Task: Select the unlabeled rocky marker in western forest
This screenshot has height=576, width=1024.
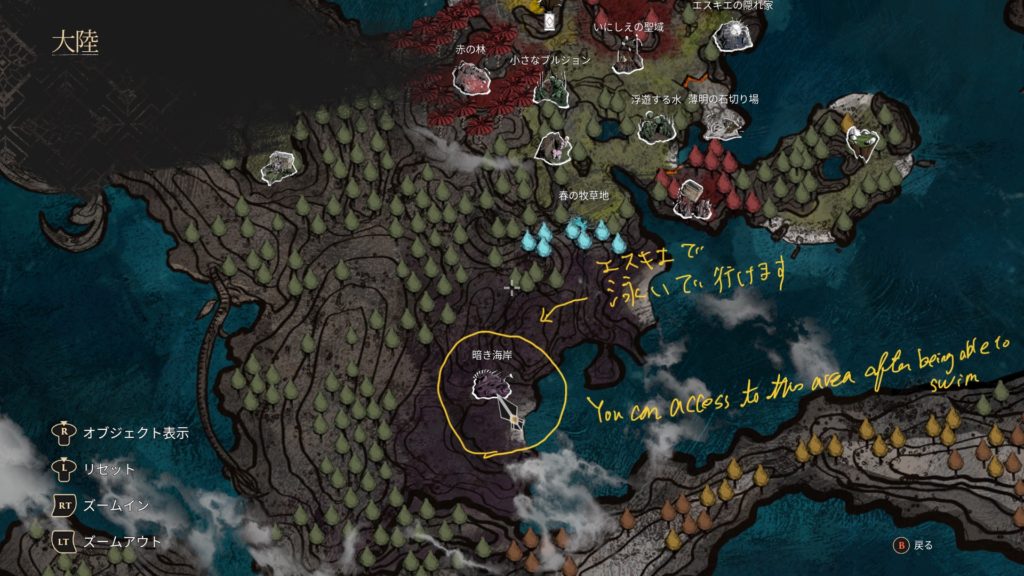Action: point(277,167)
